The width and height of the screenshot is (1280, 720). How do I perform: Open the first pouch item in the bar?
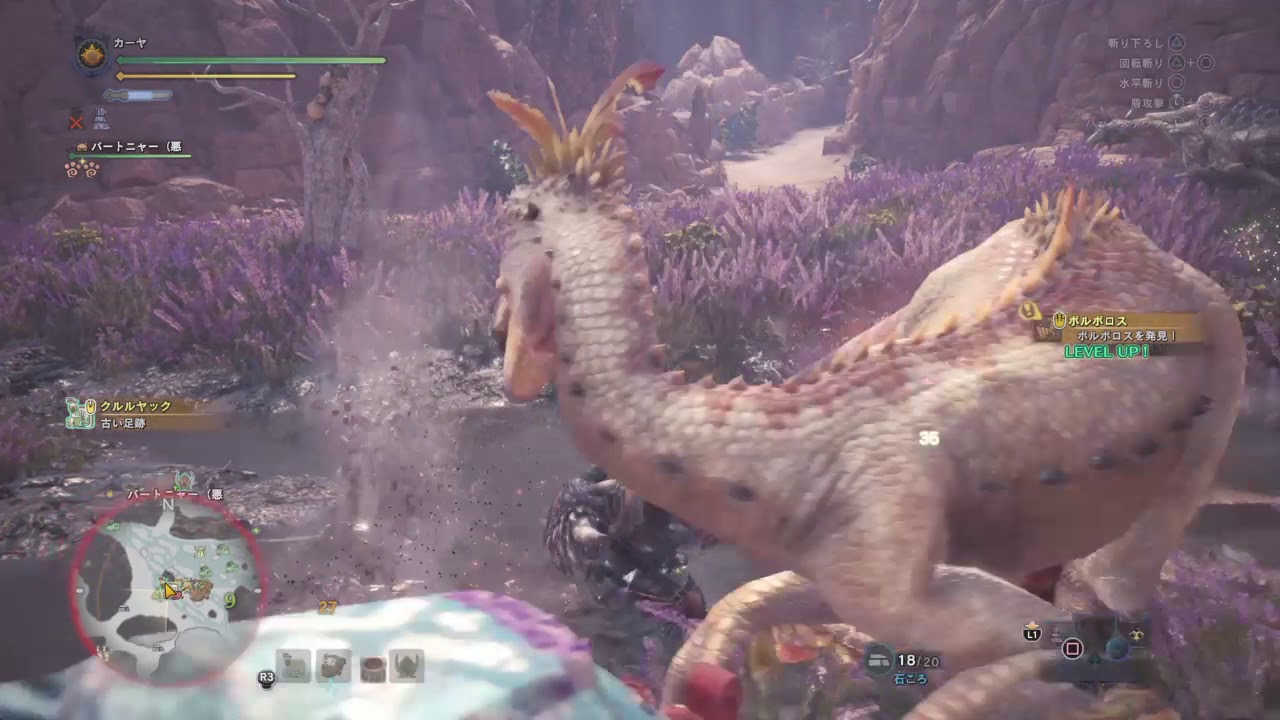click(x=292, y=666)
